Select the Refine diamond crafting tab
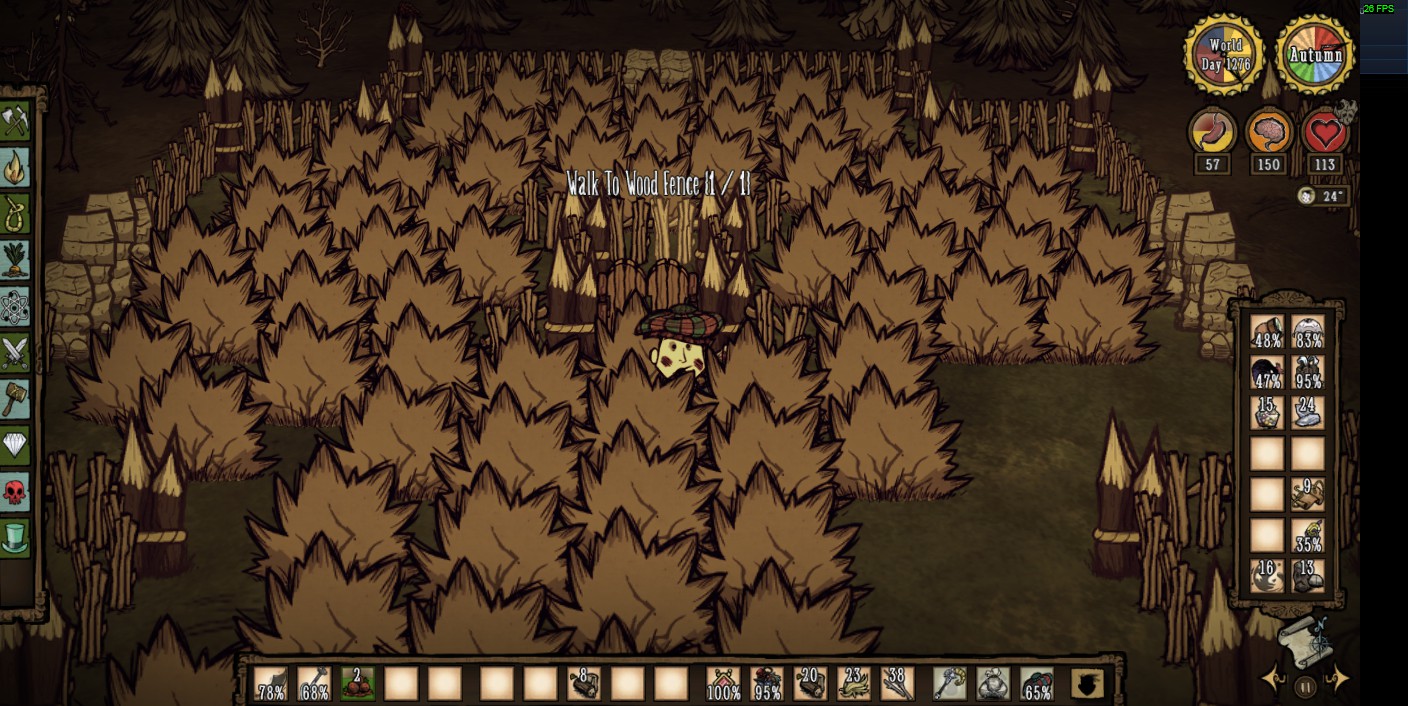This screenshot has width=1408, height=706. 15,445
